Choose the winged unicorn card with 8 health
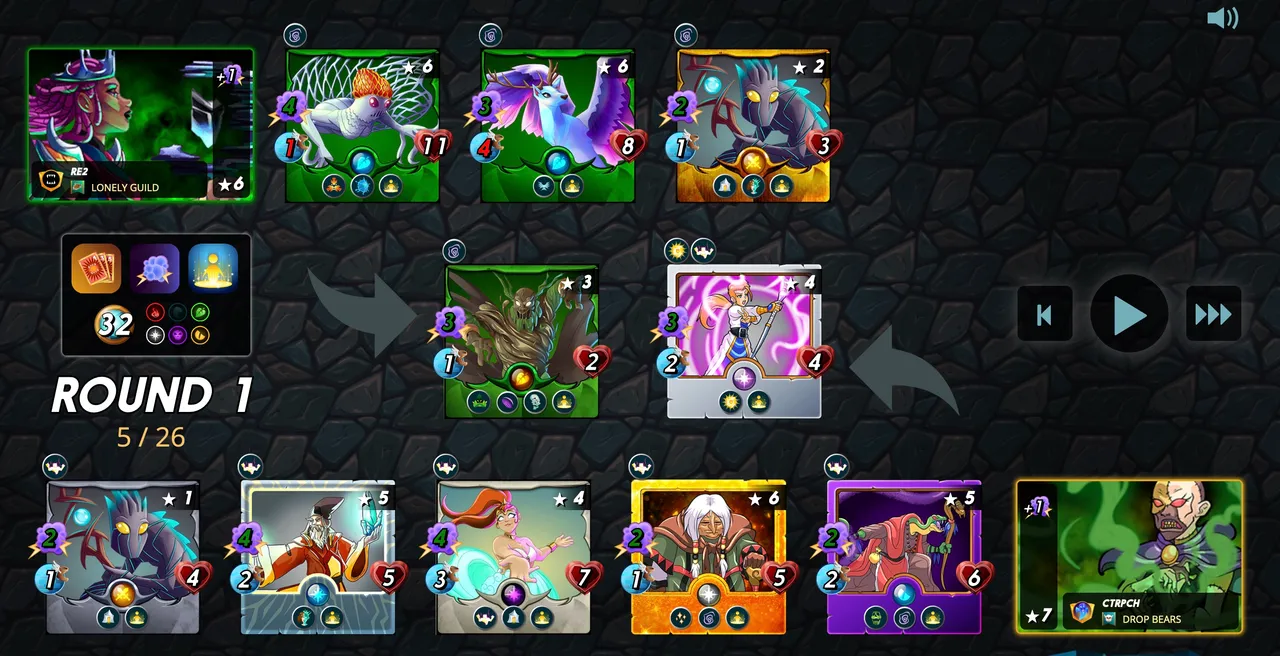The height and width of the screenshot is (656, 1280). coord(557,125)
